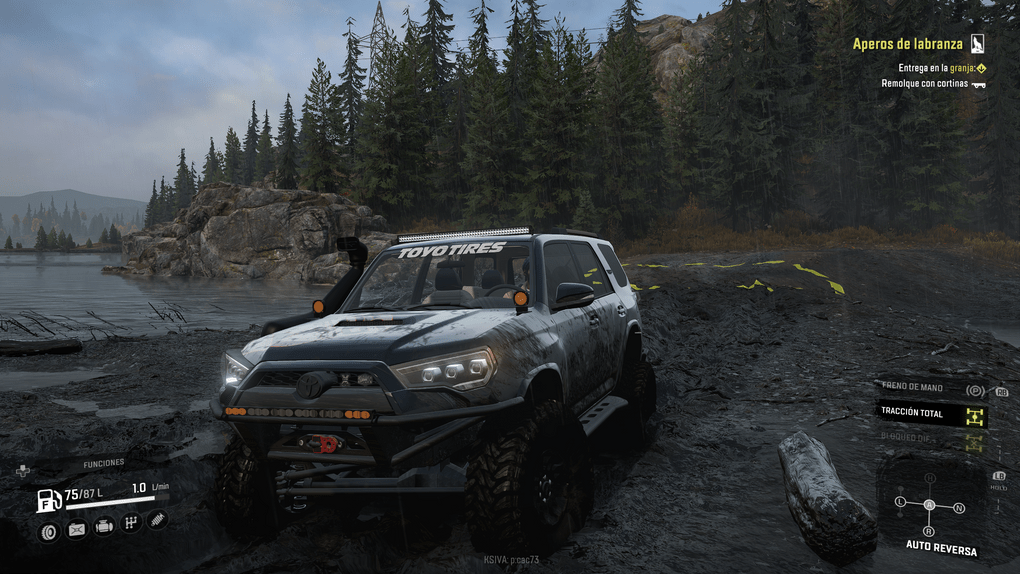Click the wolf contract icon

coord(977,44)
